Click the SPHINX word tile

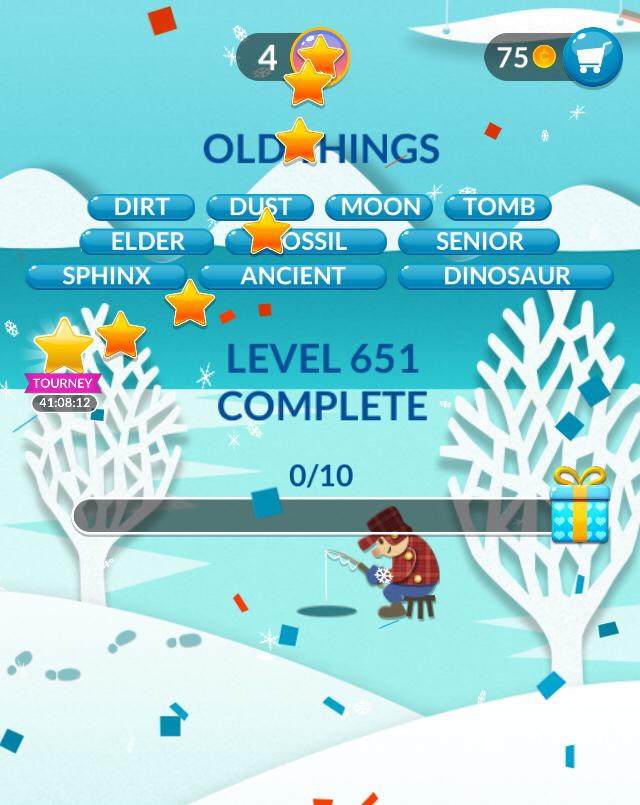click(106, 276)
